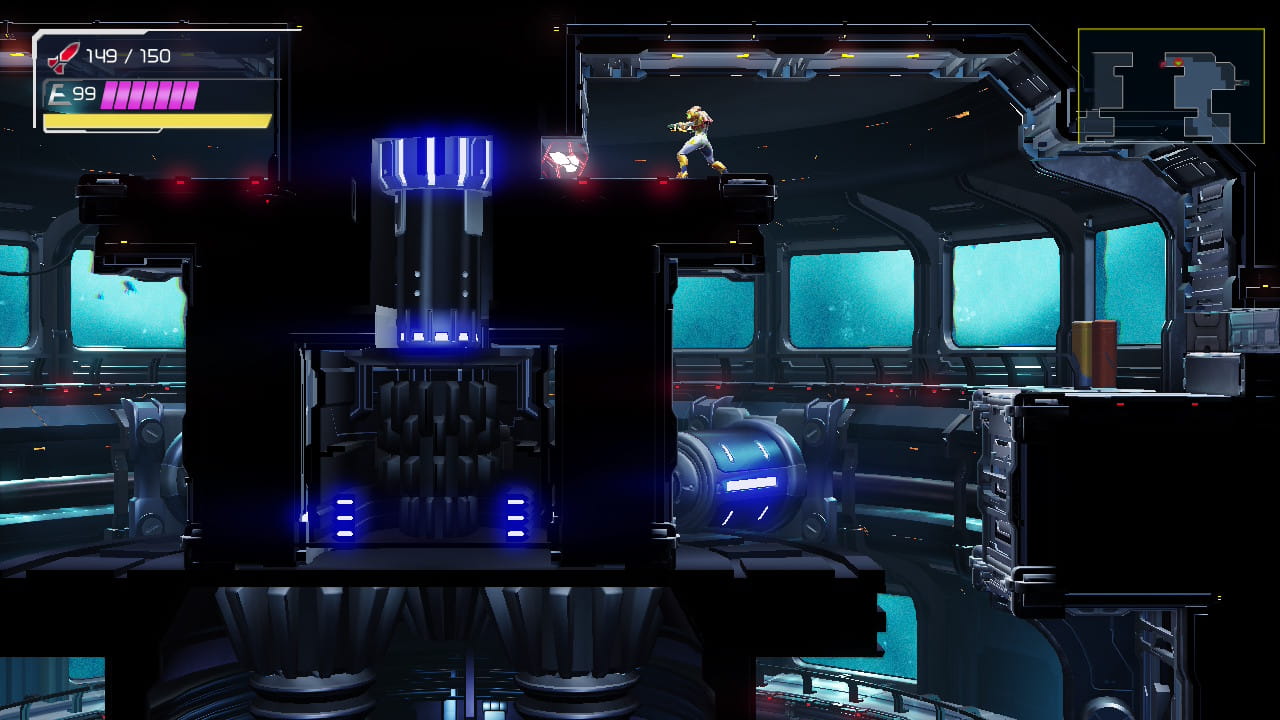Click the green Samus position marker on minimap
The image size is (1280, 720).
[x=1179, y=62]
